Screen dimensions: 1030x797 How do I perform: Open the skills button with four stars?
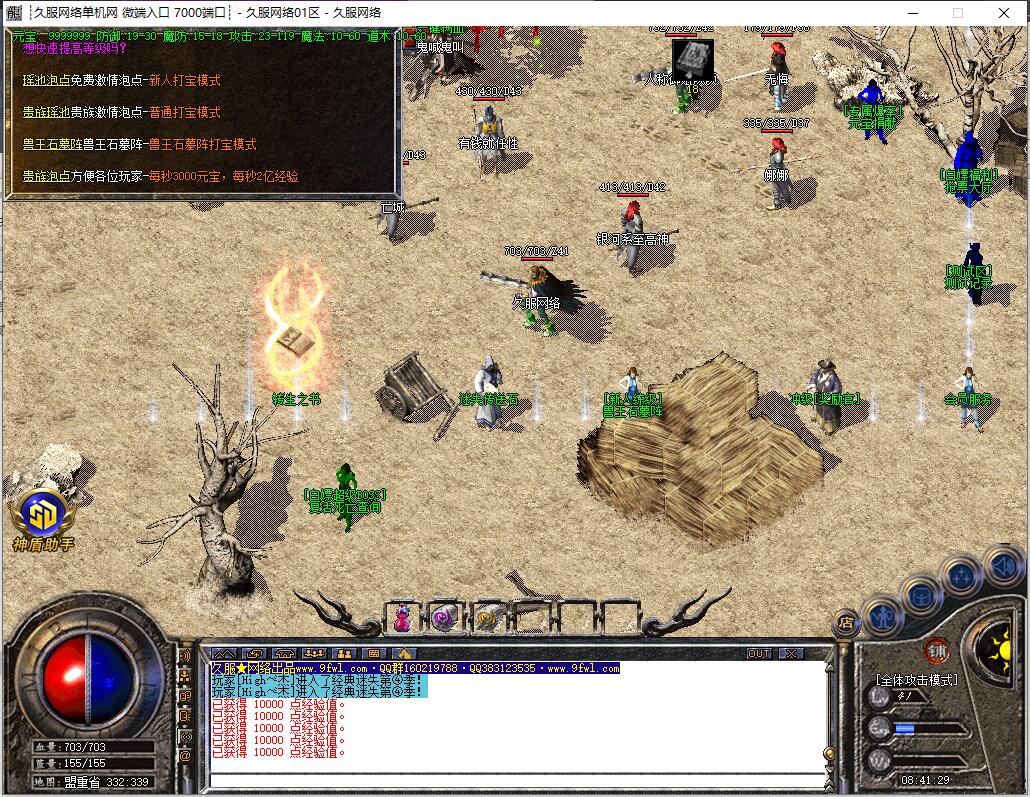coord(961,576)
